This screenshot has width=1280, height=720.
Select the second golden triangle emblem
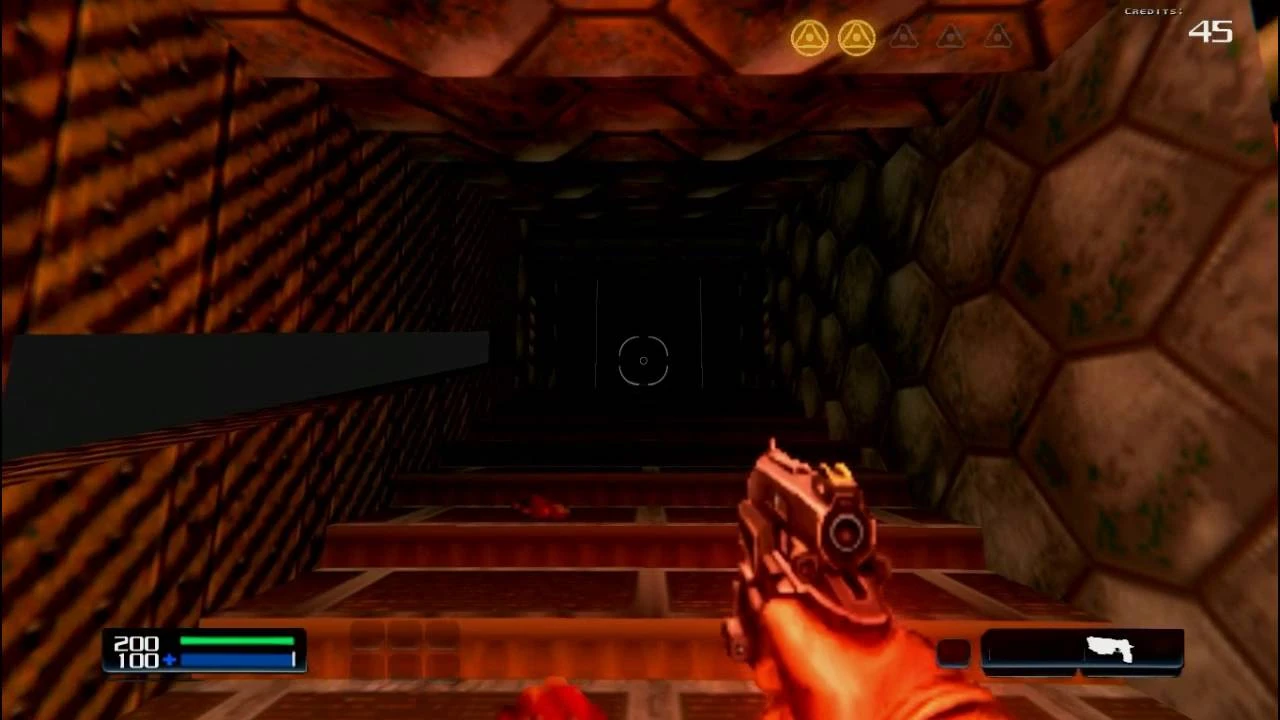[857, 36]
